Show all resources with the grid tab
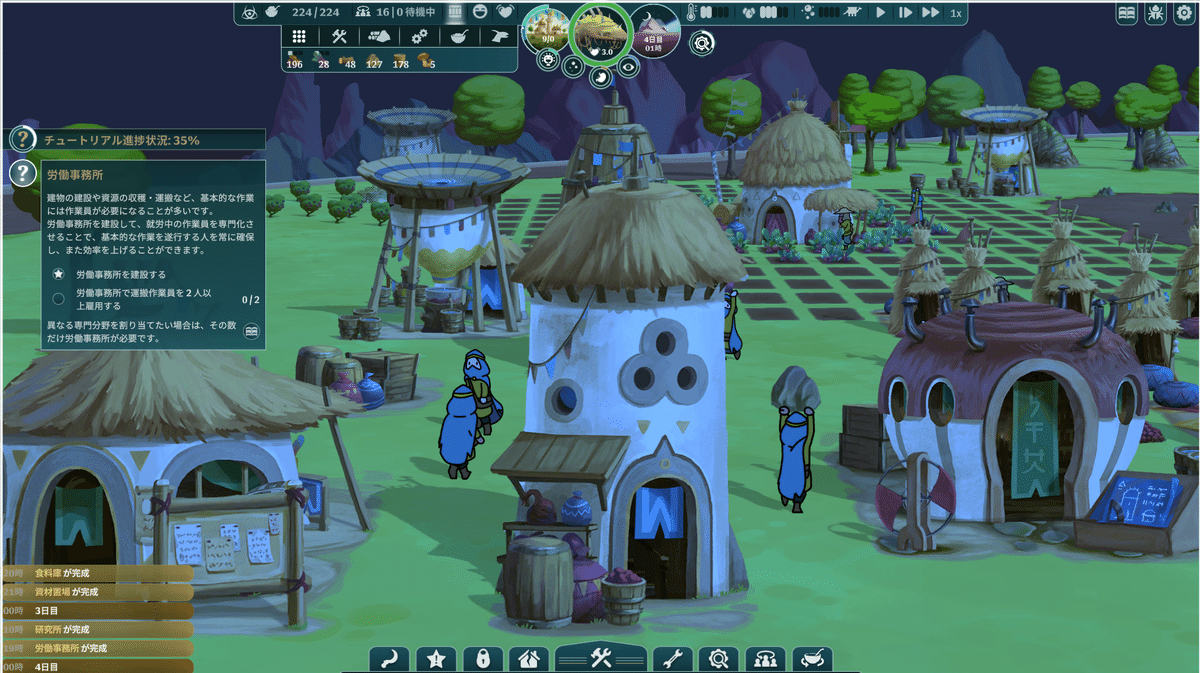This screenshot has height=673, width=1200. coord(298,36)
